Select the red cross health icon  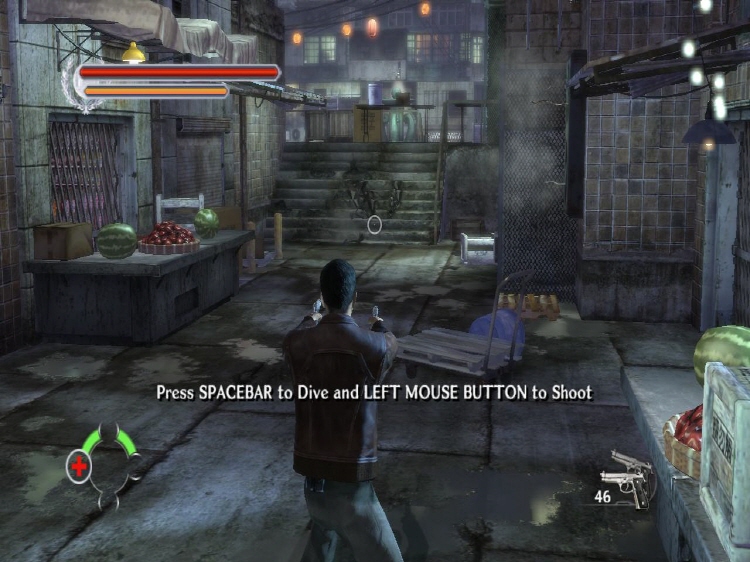coord(79,465)
